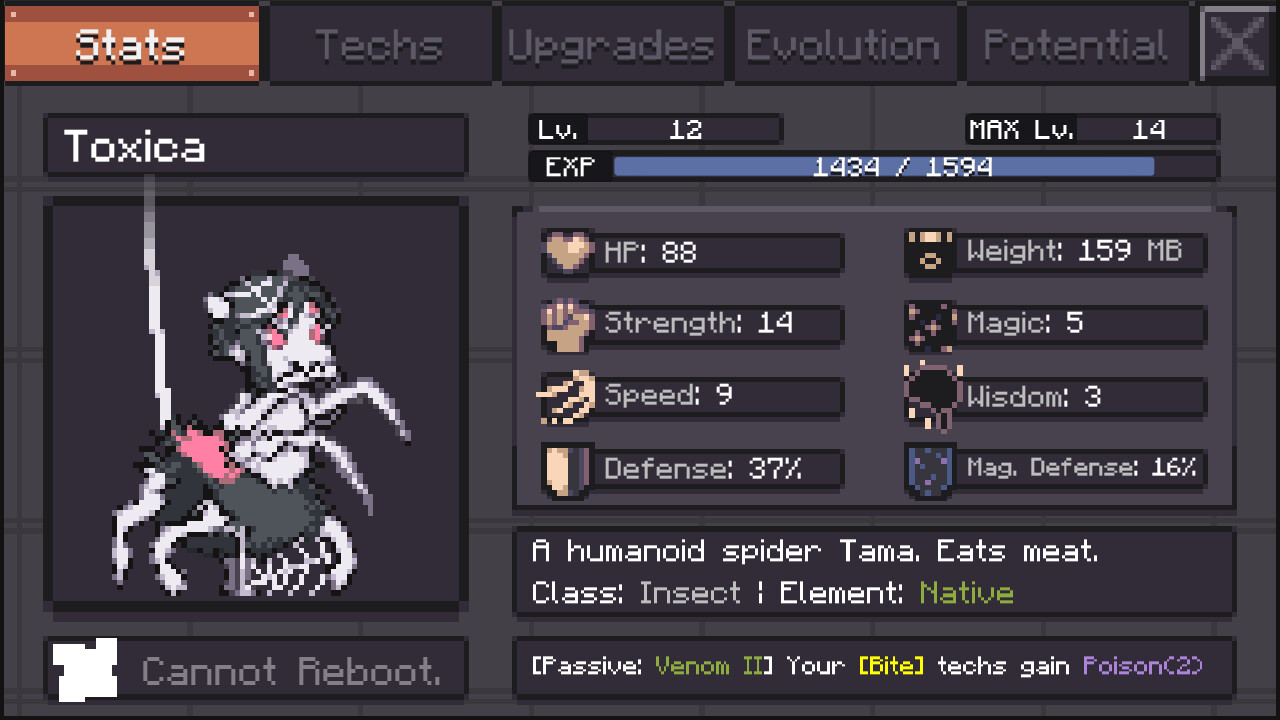The width and height of the screenshot is (1280, 720).
Task: Click the Venom II passive text
Action: (x=712, y=666)
